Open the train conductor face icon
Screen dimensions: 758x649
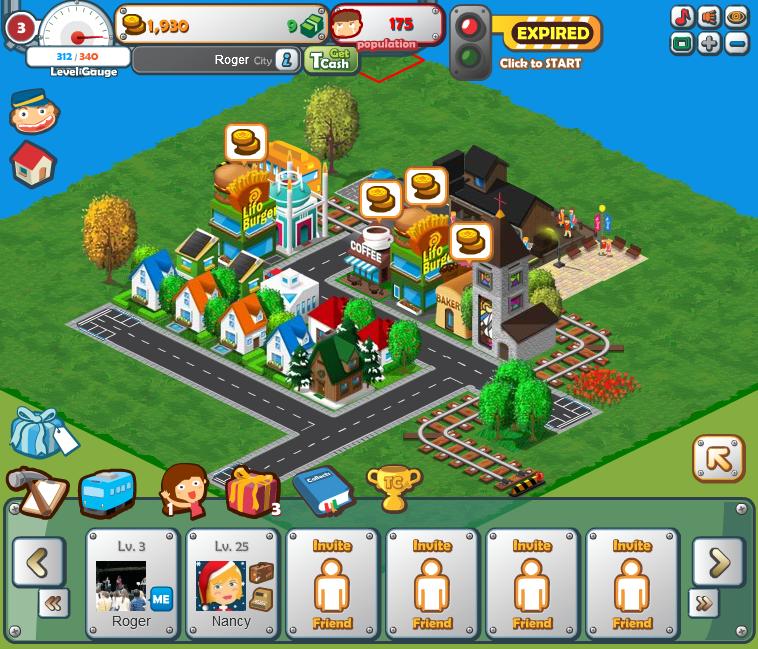[x=33, y=111]
